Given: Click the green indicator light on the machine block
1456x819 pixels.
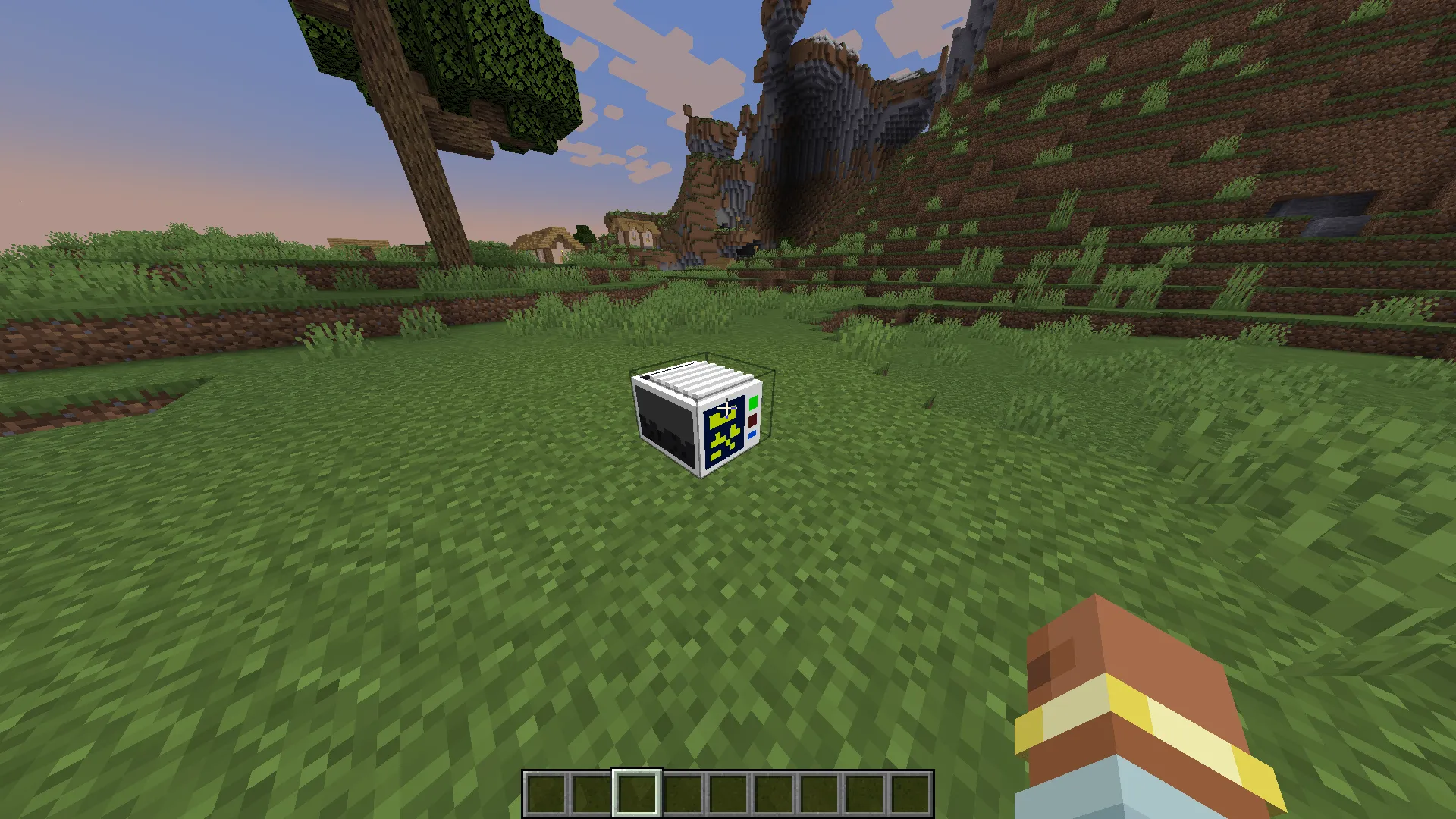Looking at the screenshot, I should (x=753, y=403).
